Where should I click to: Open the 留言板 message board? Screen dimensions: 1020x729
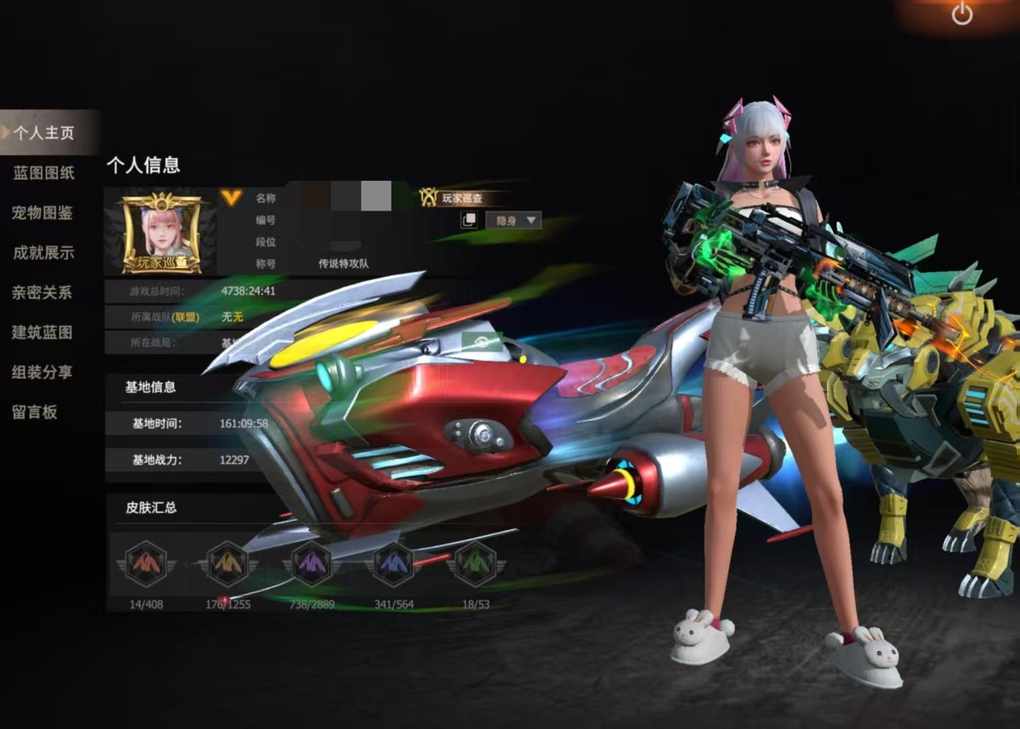(x=34, y=411)
